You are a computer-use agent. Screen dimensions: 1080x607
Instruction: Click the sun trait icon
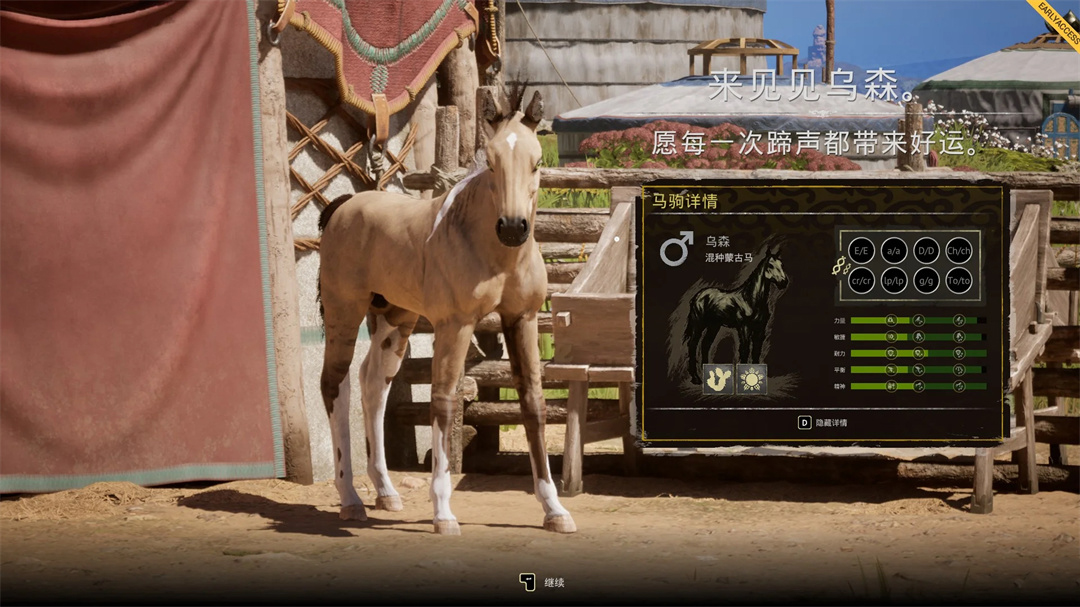coord(751,379)
